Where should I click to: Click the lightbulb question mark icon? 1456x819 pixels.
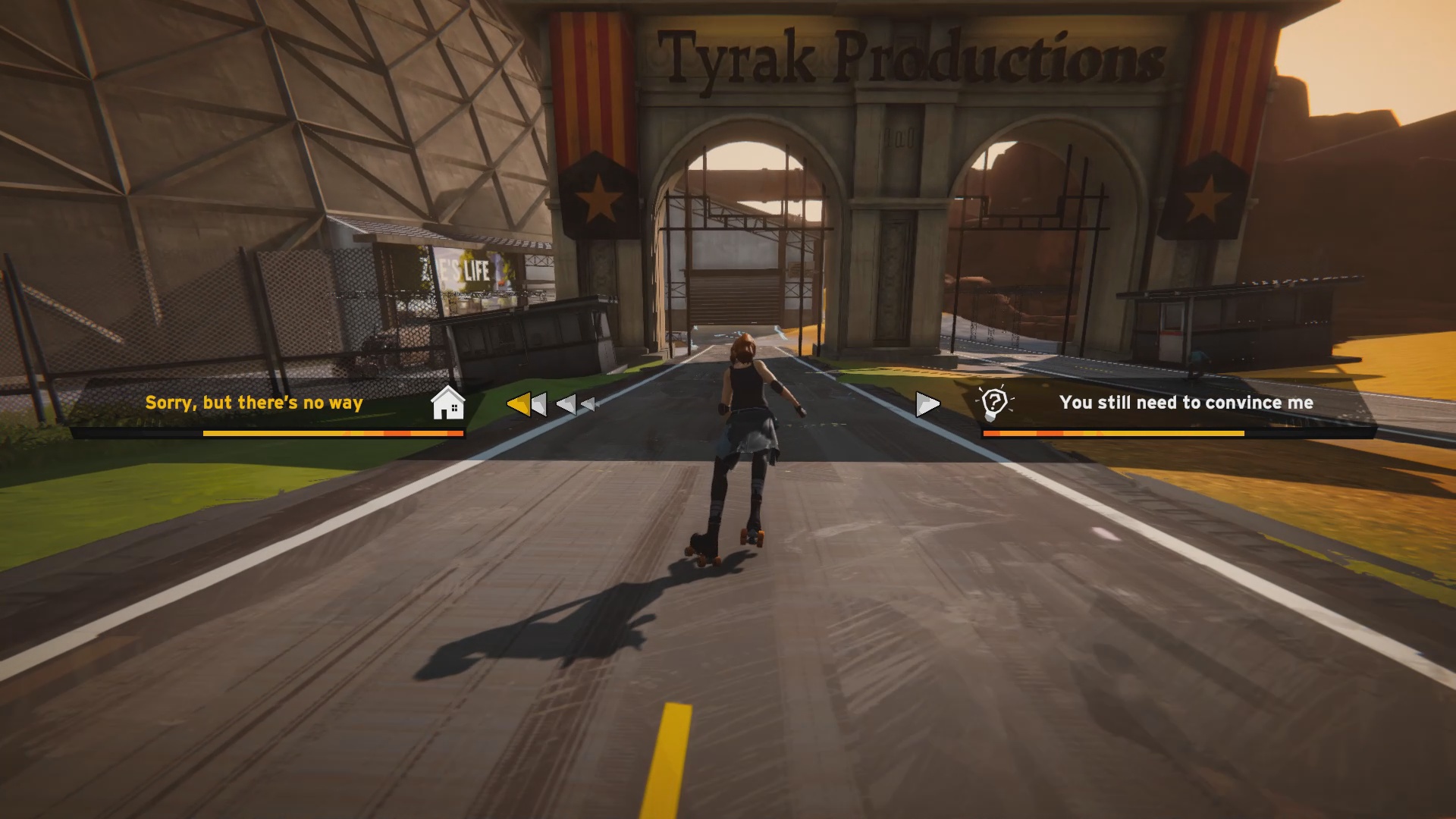(994, 403)
